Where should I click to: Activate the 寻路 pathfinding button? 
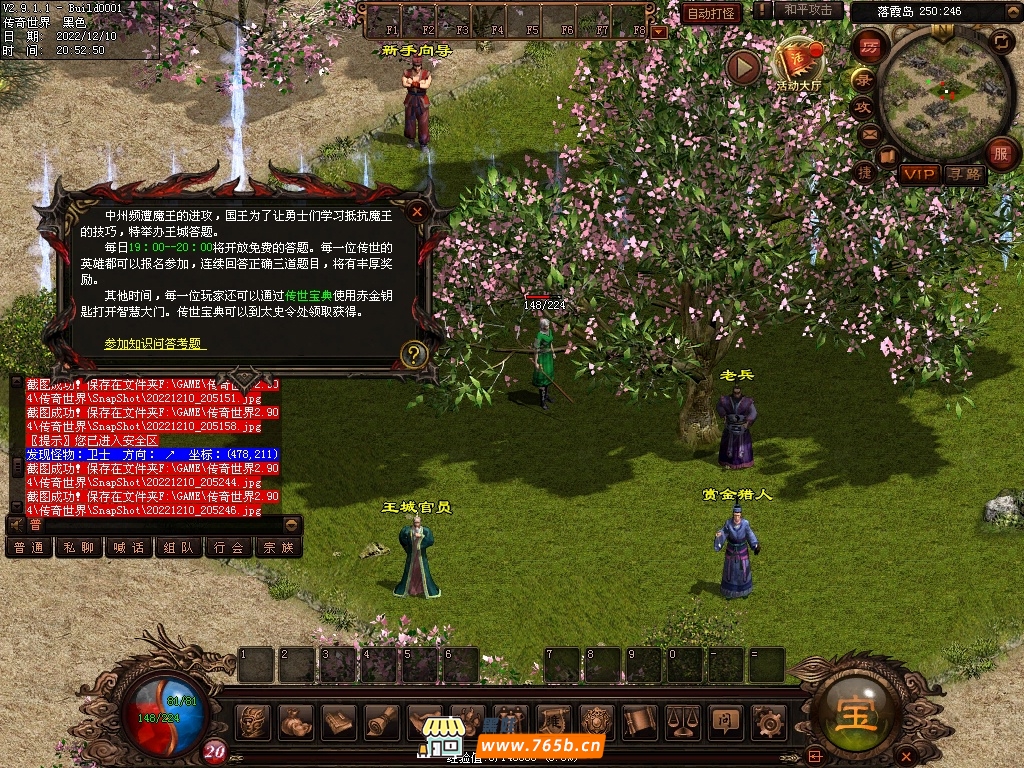965,174
